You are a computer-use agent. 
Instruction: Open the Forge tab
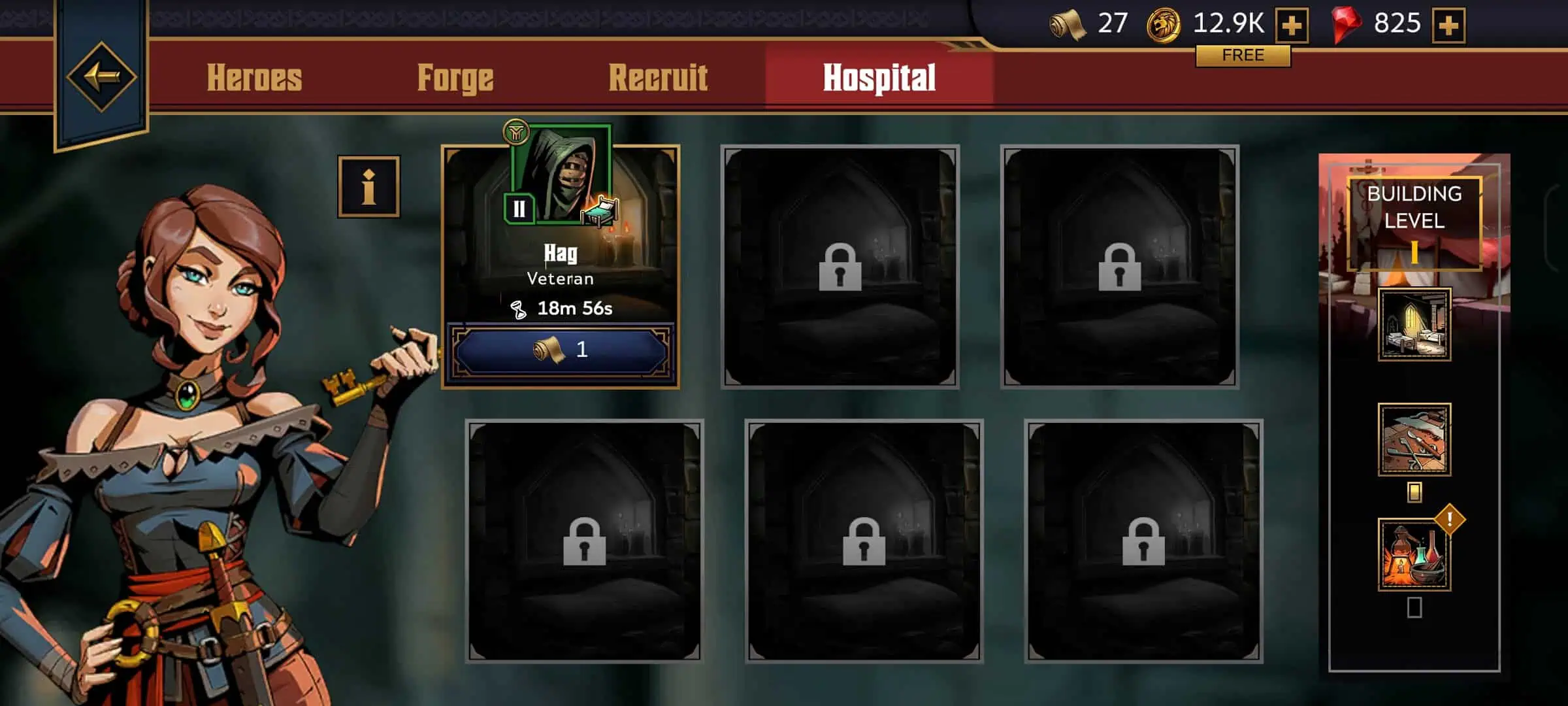[455, 78]
